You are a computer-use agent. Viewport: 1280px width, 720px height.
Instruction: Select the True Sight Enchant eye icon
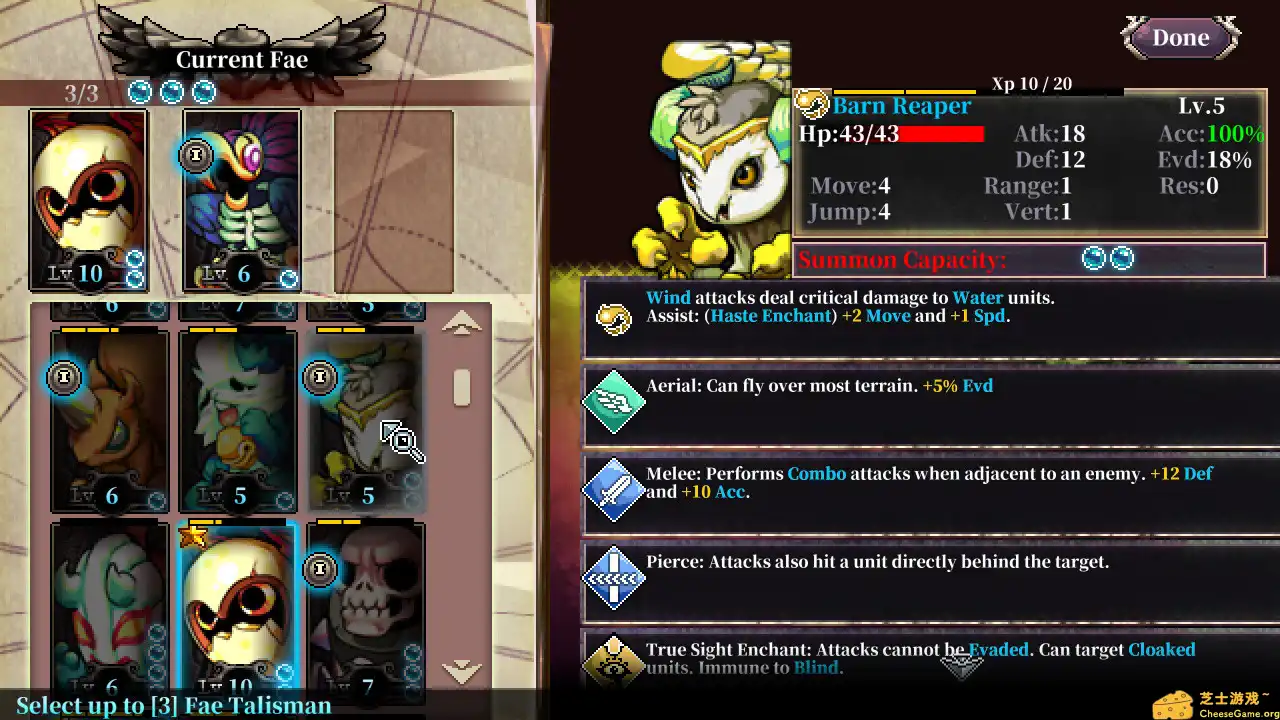click(613, 662)
